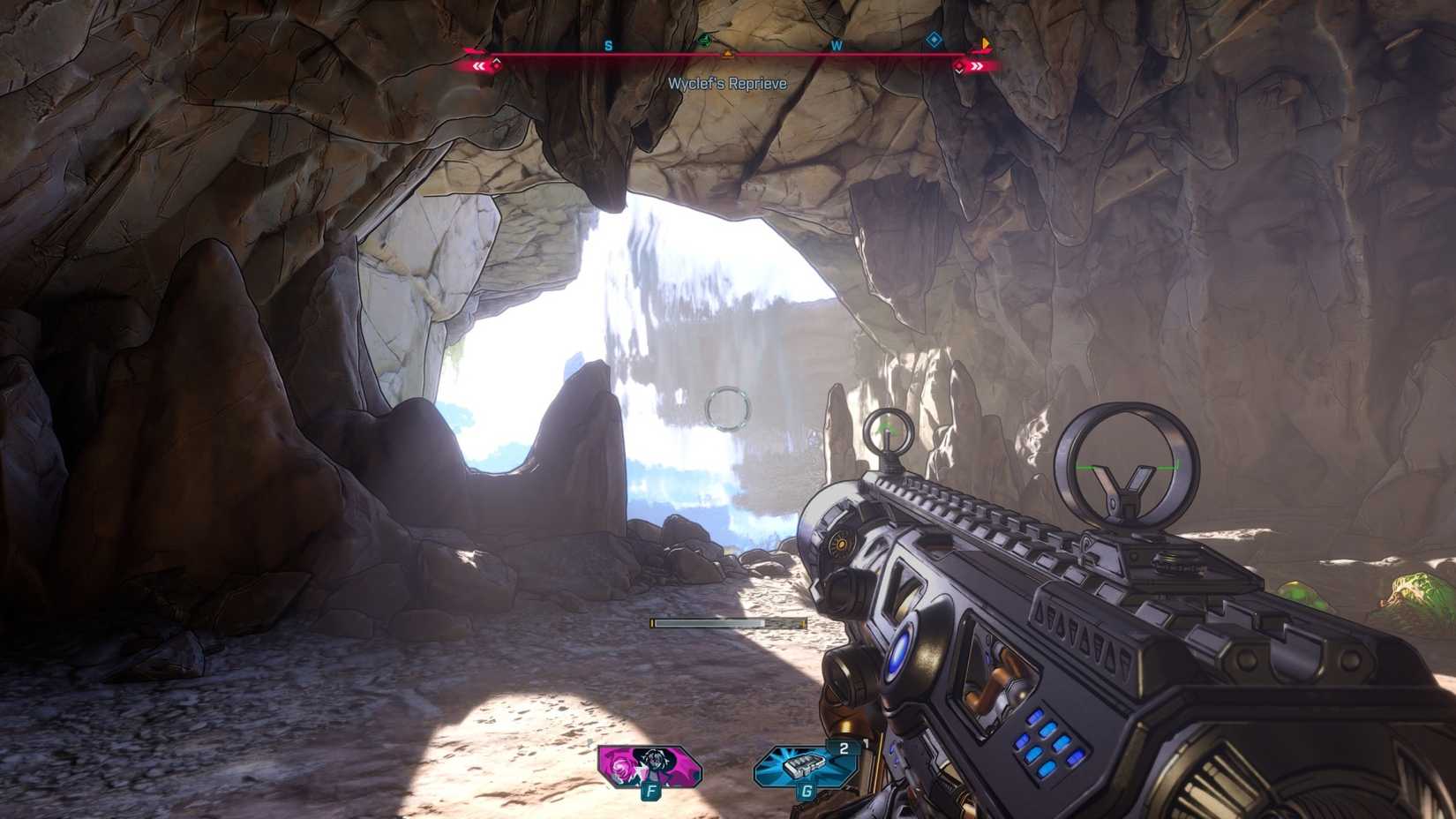Click the up caret above the left red diamond
1456x819 pixels.
point(497,58)
